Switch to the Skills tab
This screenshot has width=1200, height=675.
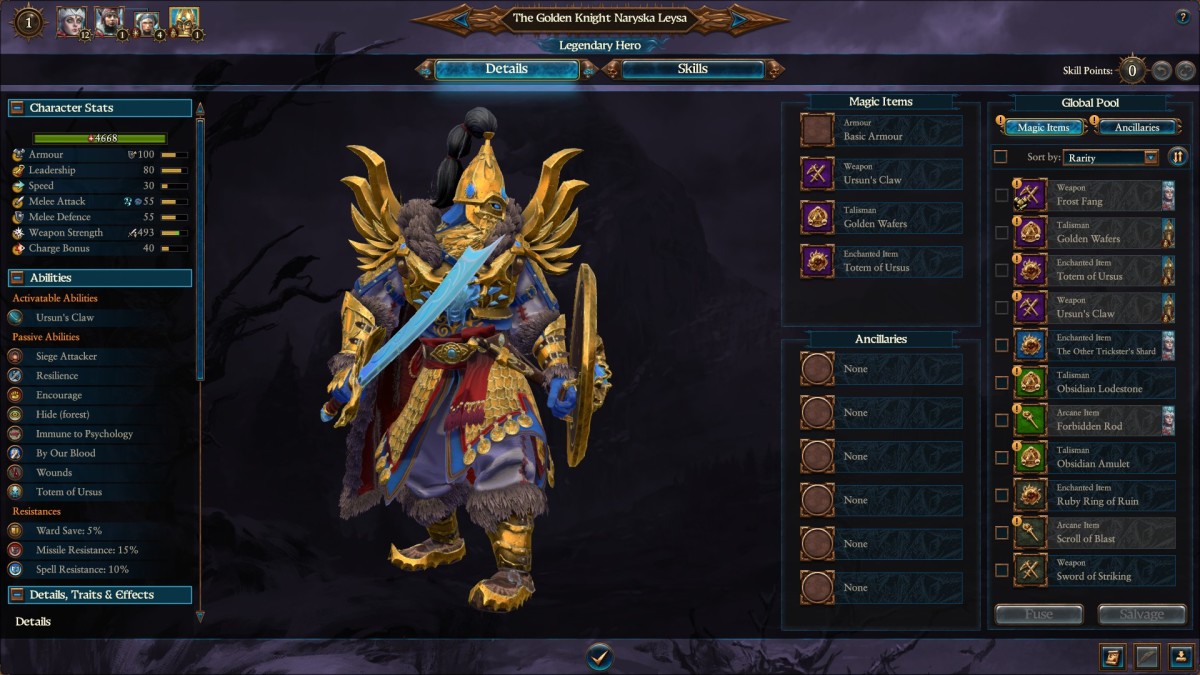692,69
